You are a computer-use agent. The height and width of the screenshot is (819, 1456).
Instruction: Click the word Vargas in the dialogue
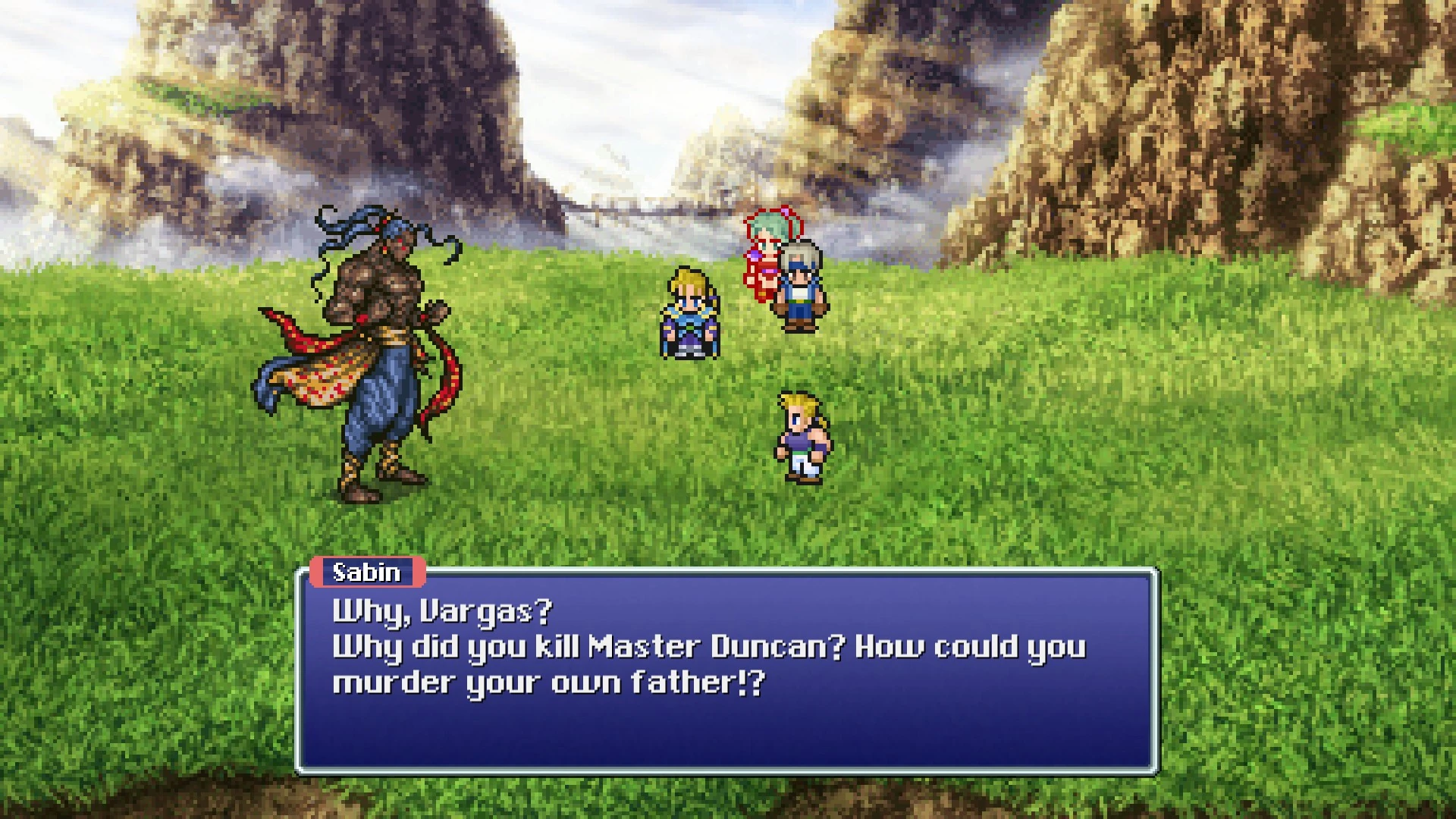coord(493,612)
